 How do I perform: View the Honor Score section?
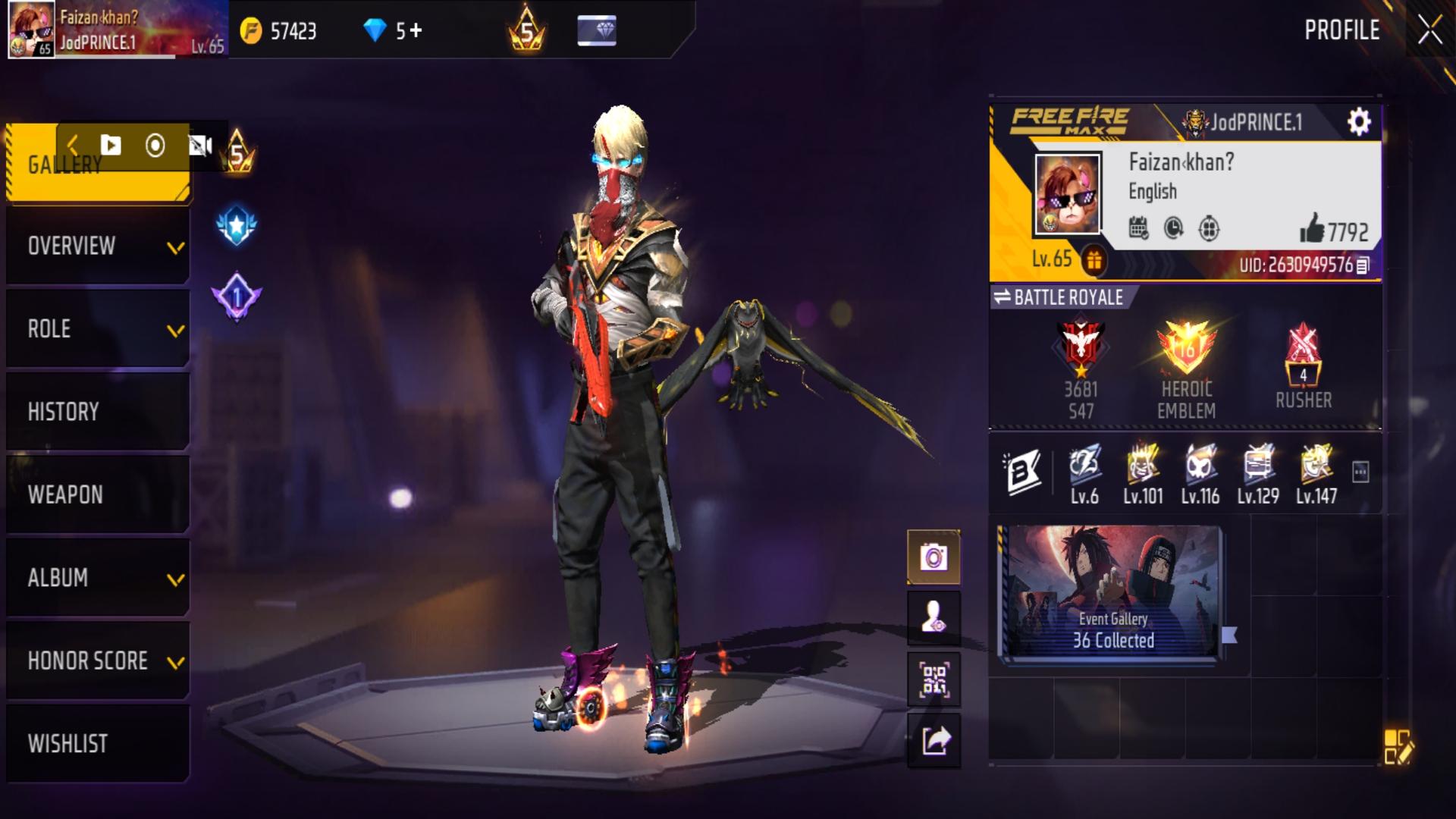point(98,661)
